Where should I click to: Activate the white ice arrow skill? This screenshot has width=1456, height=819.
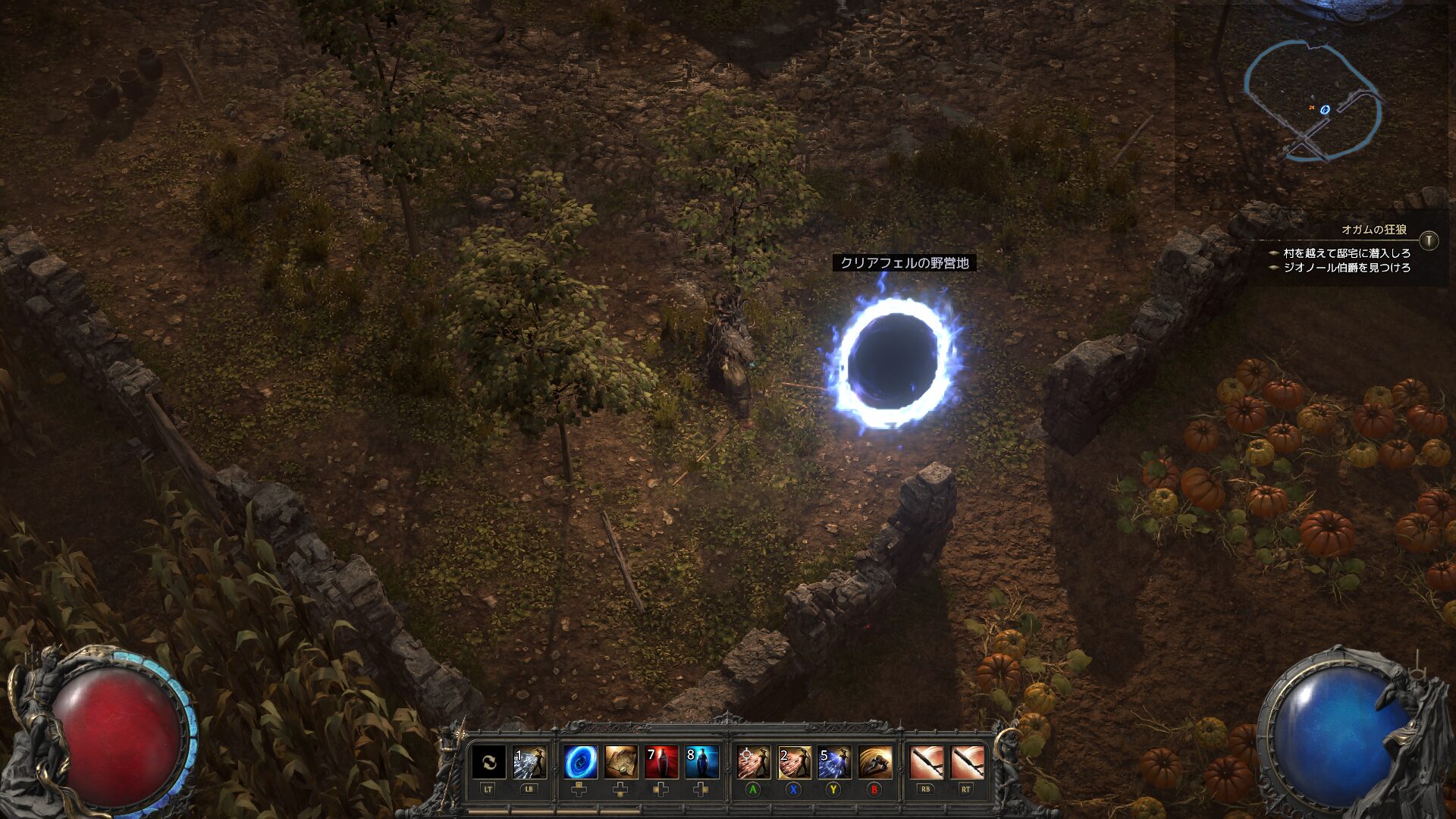tap(529, 763)
